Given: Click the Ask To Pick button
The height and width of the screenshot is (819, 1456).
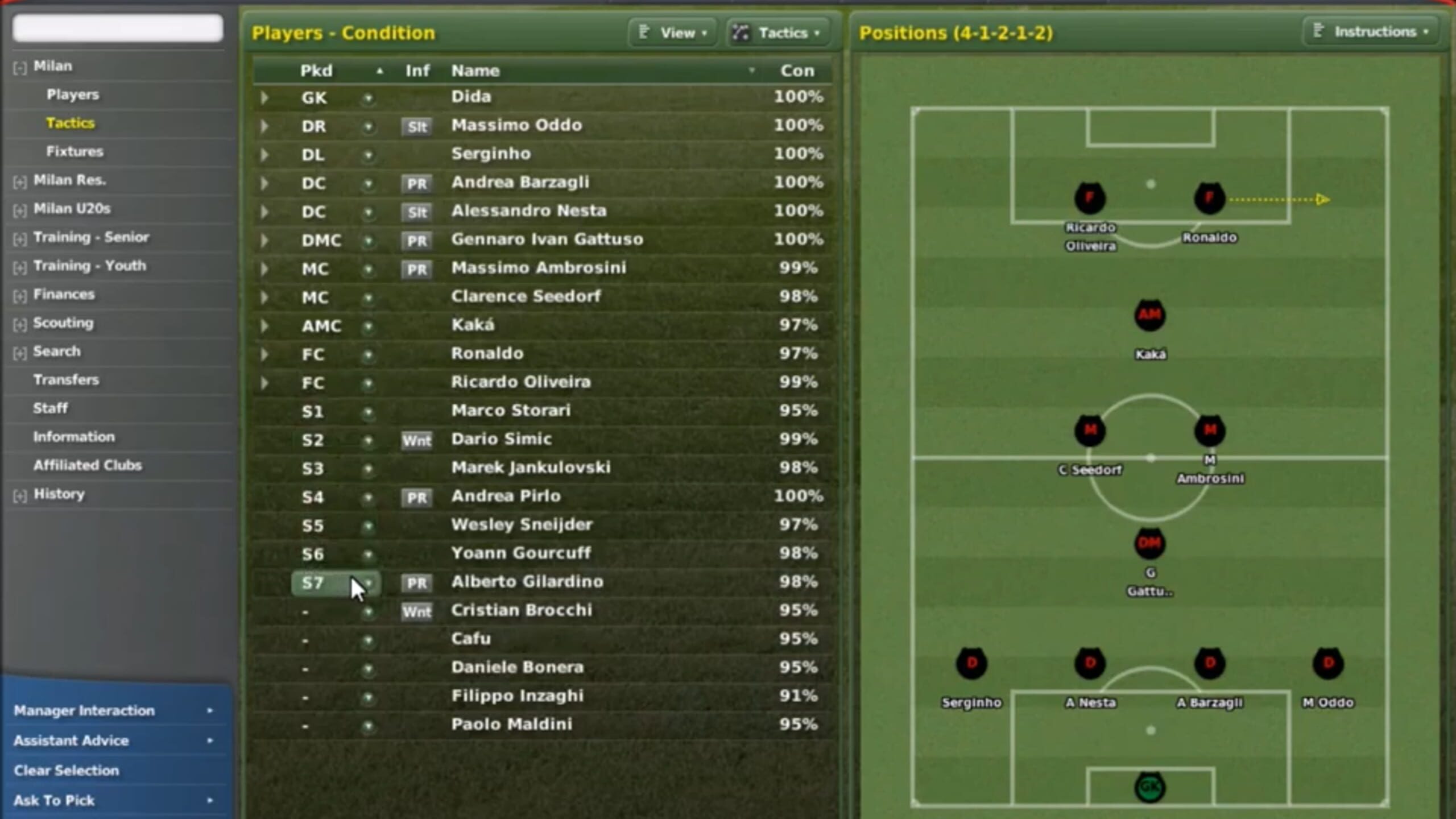Looking at the screenshot, I should (x=55, y=800).
